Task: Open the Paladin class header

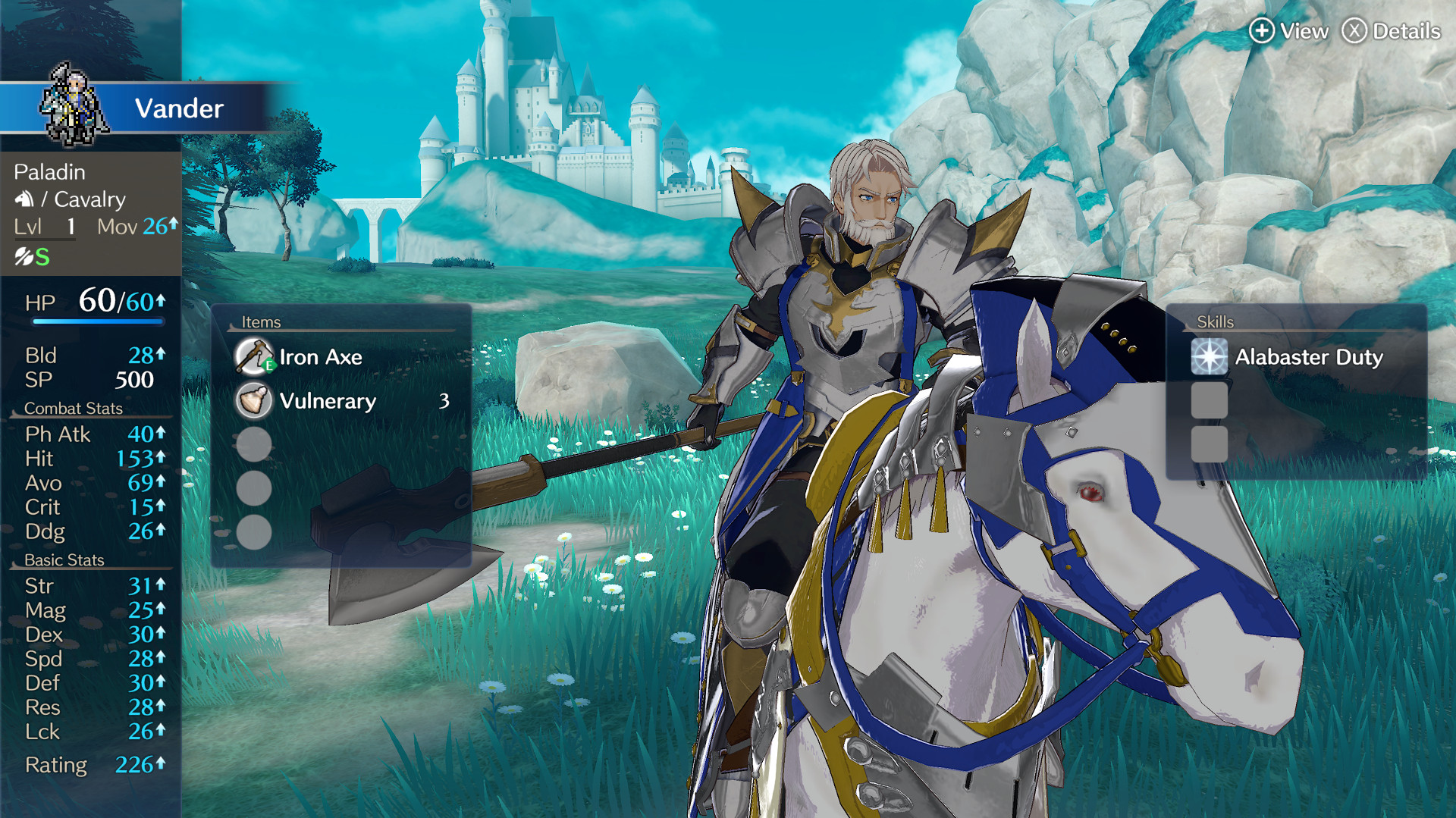Action: [x=49, y=171]
